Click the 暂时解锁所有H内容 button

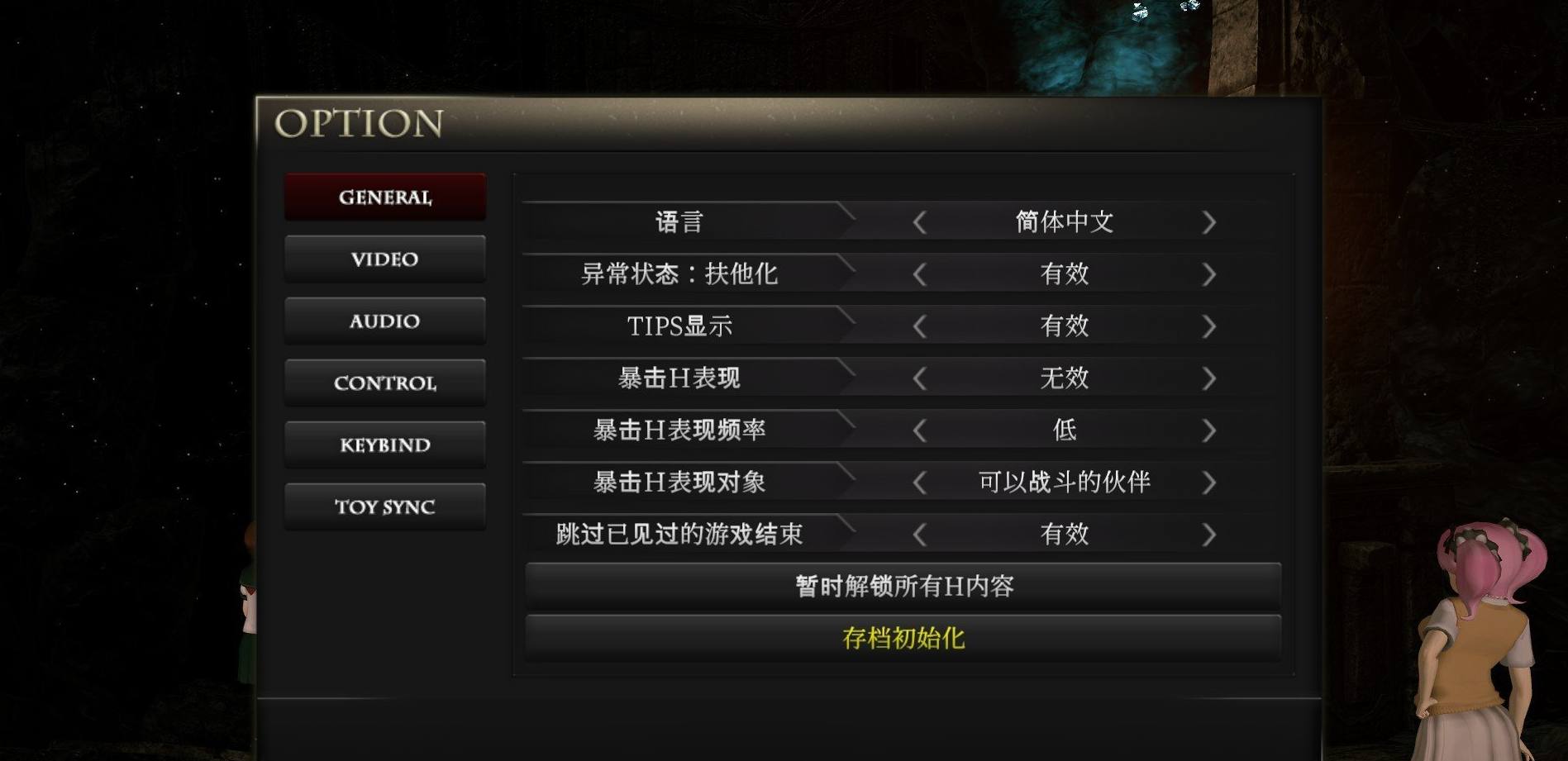(903, 585)
